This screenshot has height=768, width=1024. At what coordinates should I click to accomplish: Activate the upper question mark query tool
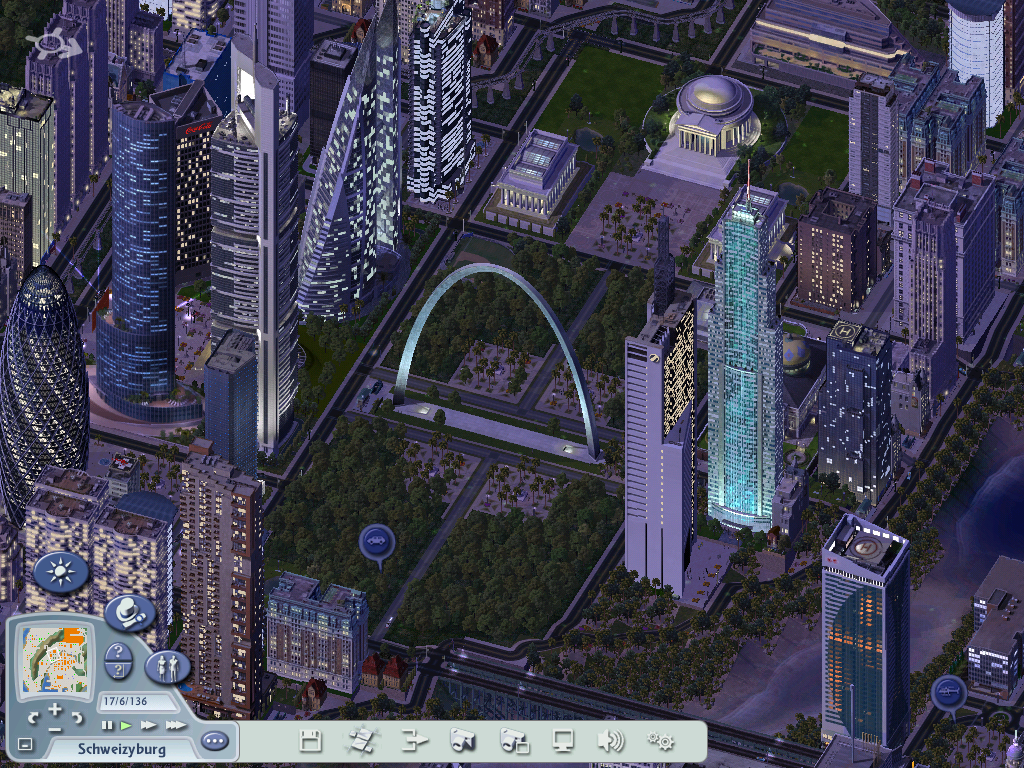(x=118, y=653)
